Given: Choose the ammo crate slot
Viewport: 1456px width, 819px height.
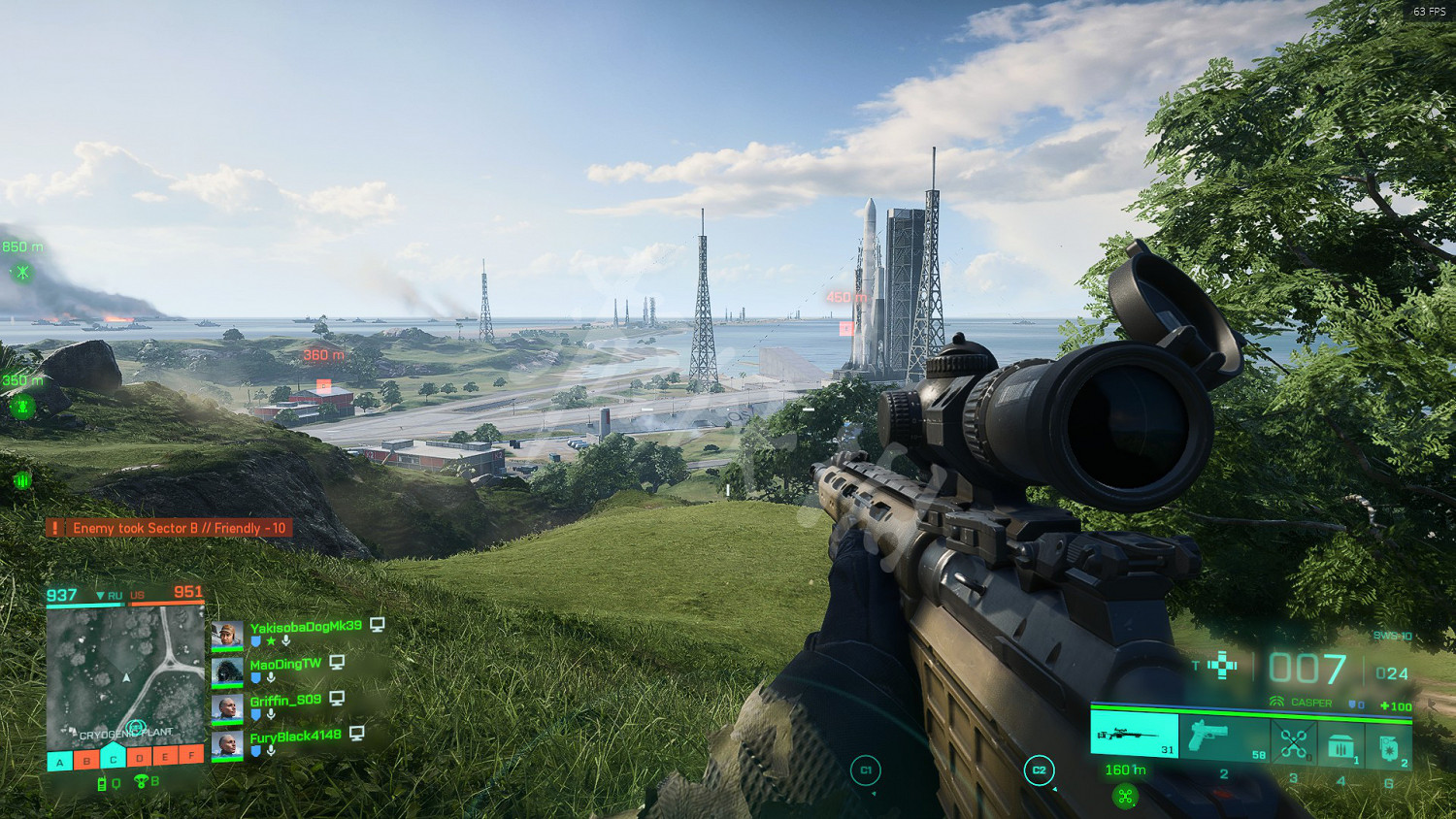Looking at the screenshot, I should (x=1341, y=746).
